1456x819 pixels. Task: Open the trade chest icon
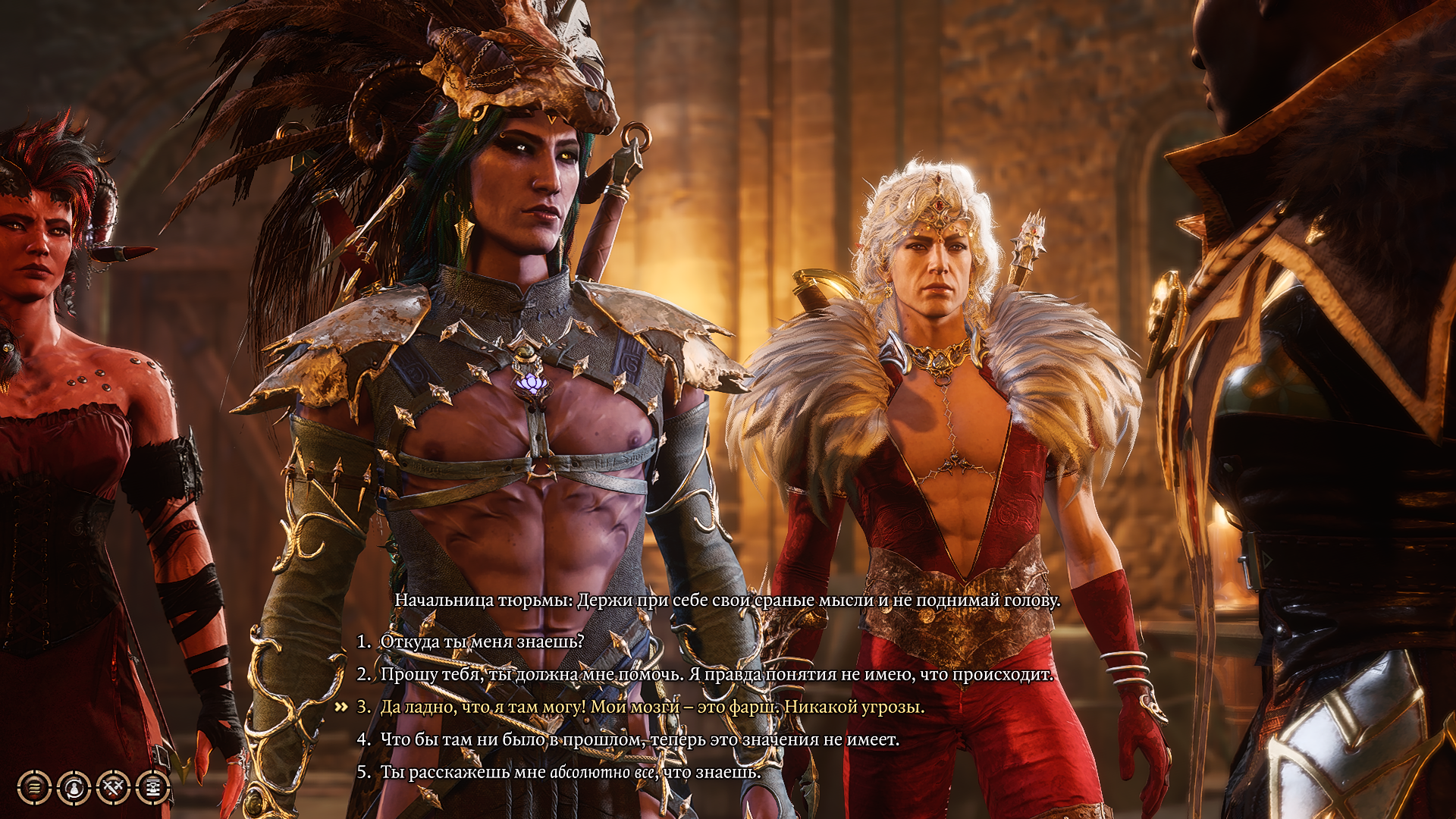[x=152, y=788]
